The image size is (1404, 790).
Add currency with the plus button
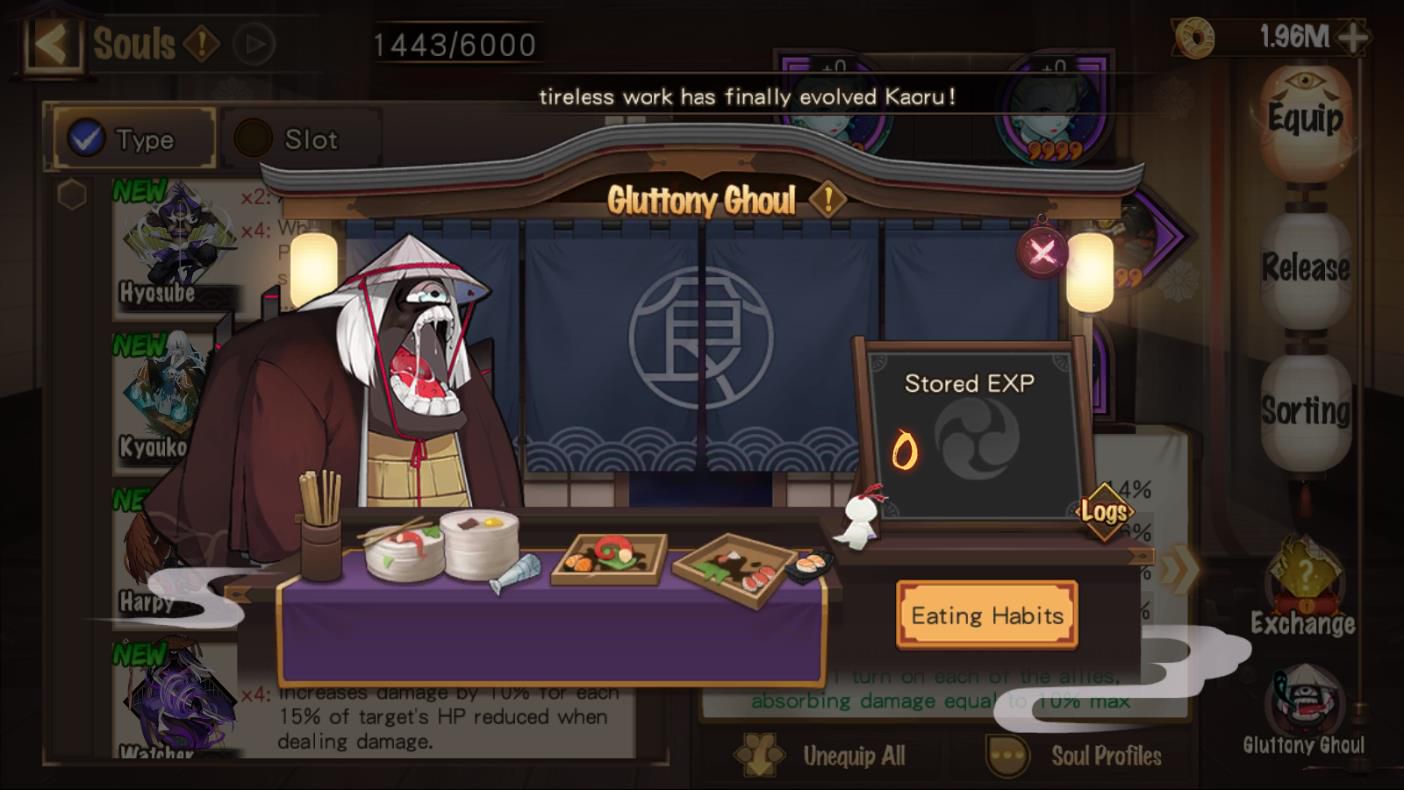(1353, 38)
